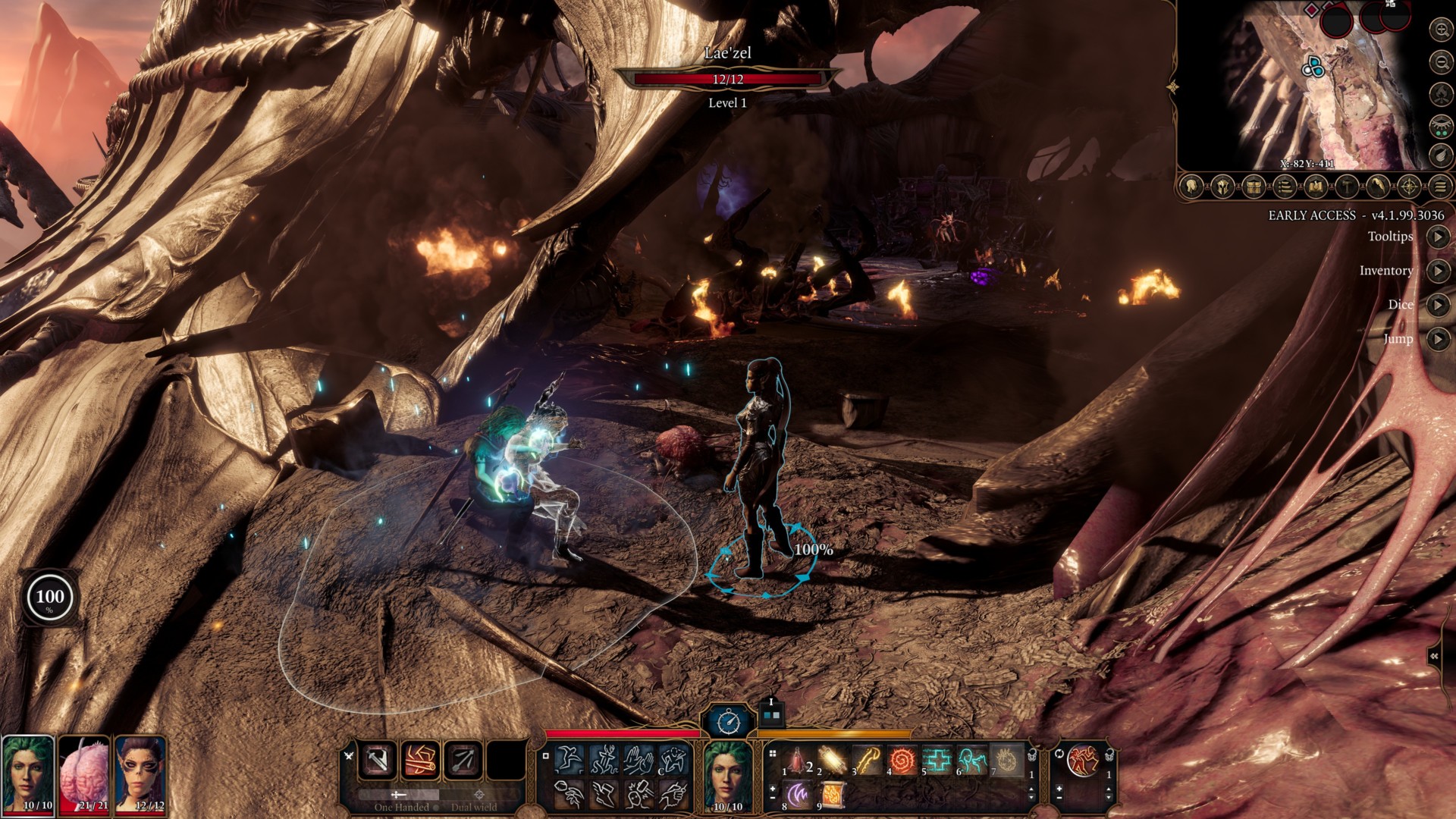Expand the Tooltips tutorial arrow

click(1438, 237)
